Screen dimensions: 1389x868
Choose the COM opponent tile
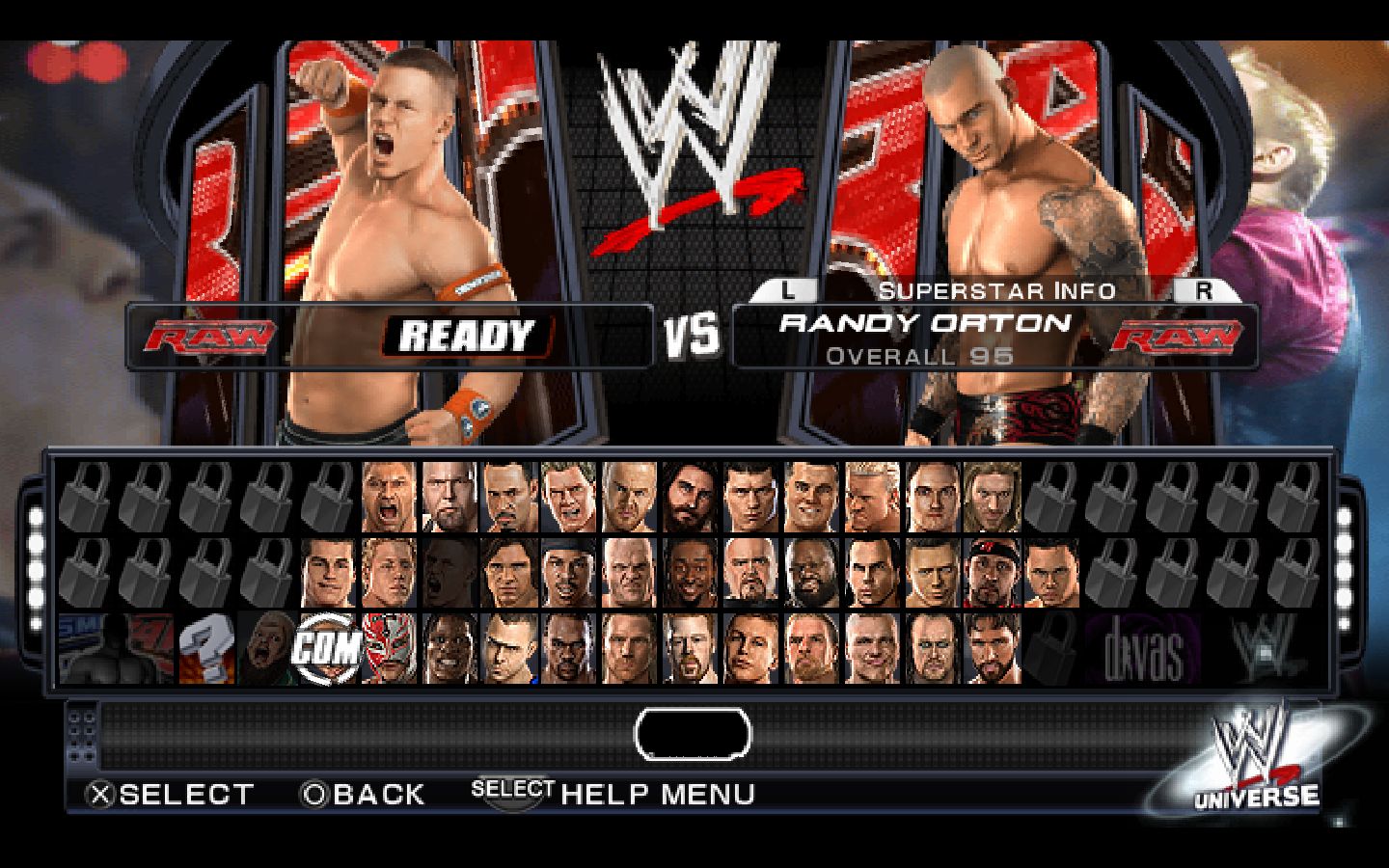(328, 648)
